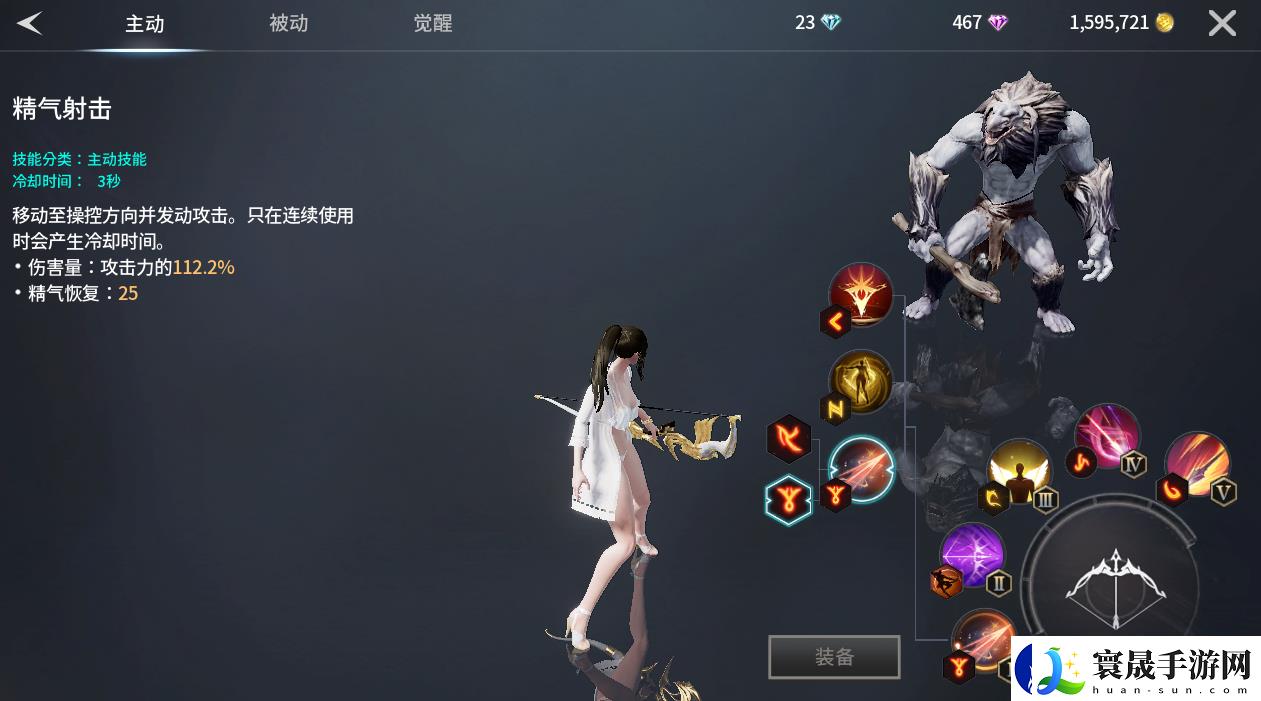The image size is (1261, 701).
Task: Click the purple gem currency counter
Action: (x=980, y=23)
